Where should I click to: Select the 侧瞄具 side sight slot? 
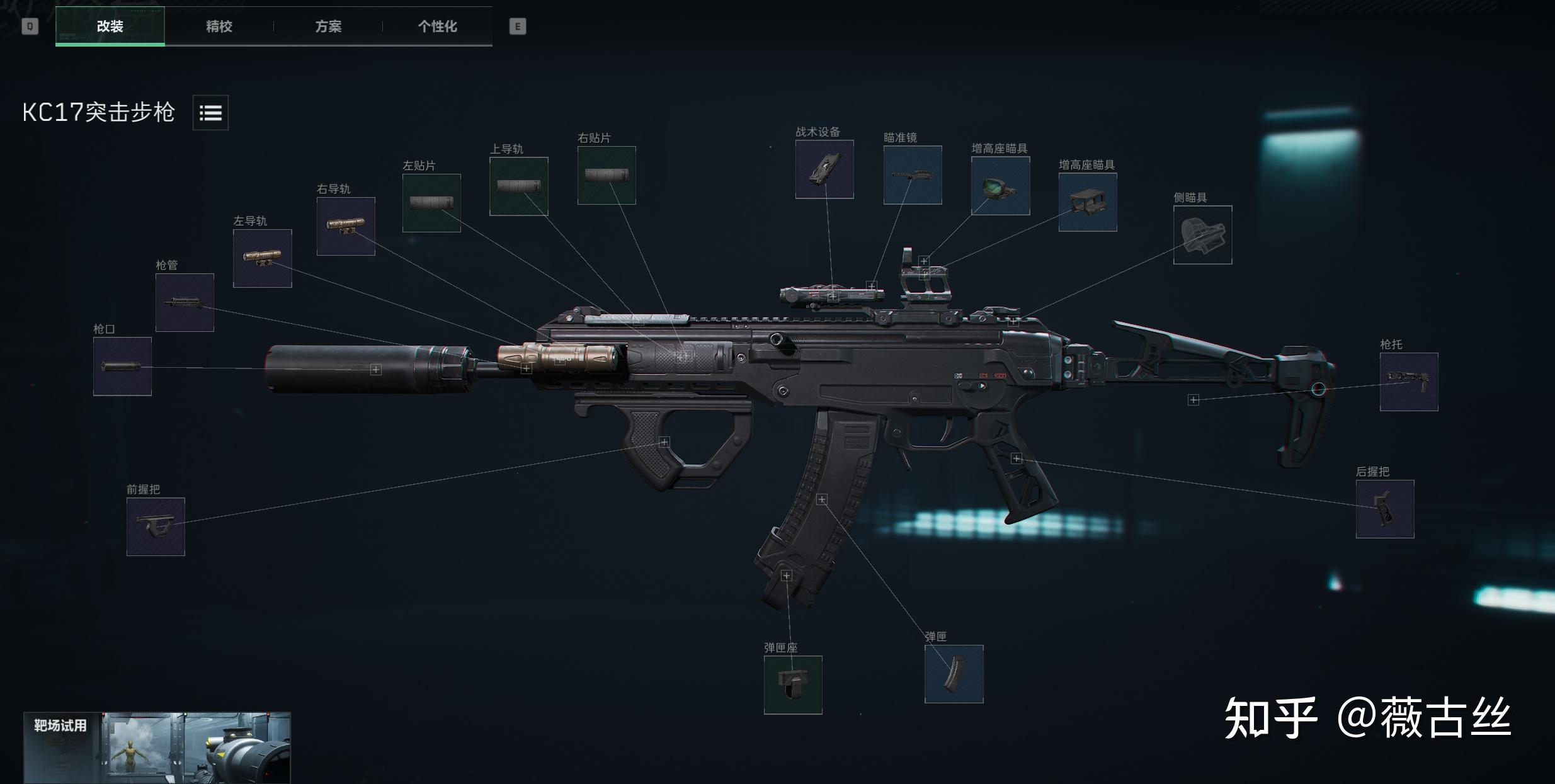(x=1202, y=235)
